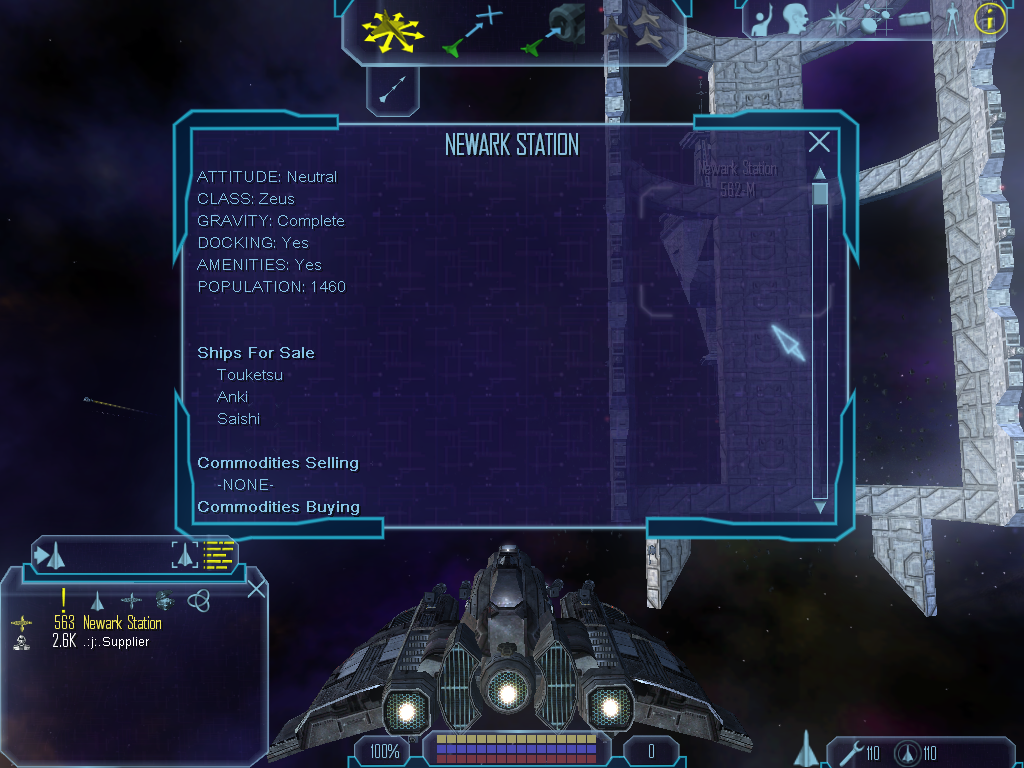Select the Supplier contact row
The width and height of the screenshot is (1024, 768).
point(116,642)
